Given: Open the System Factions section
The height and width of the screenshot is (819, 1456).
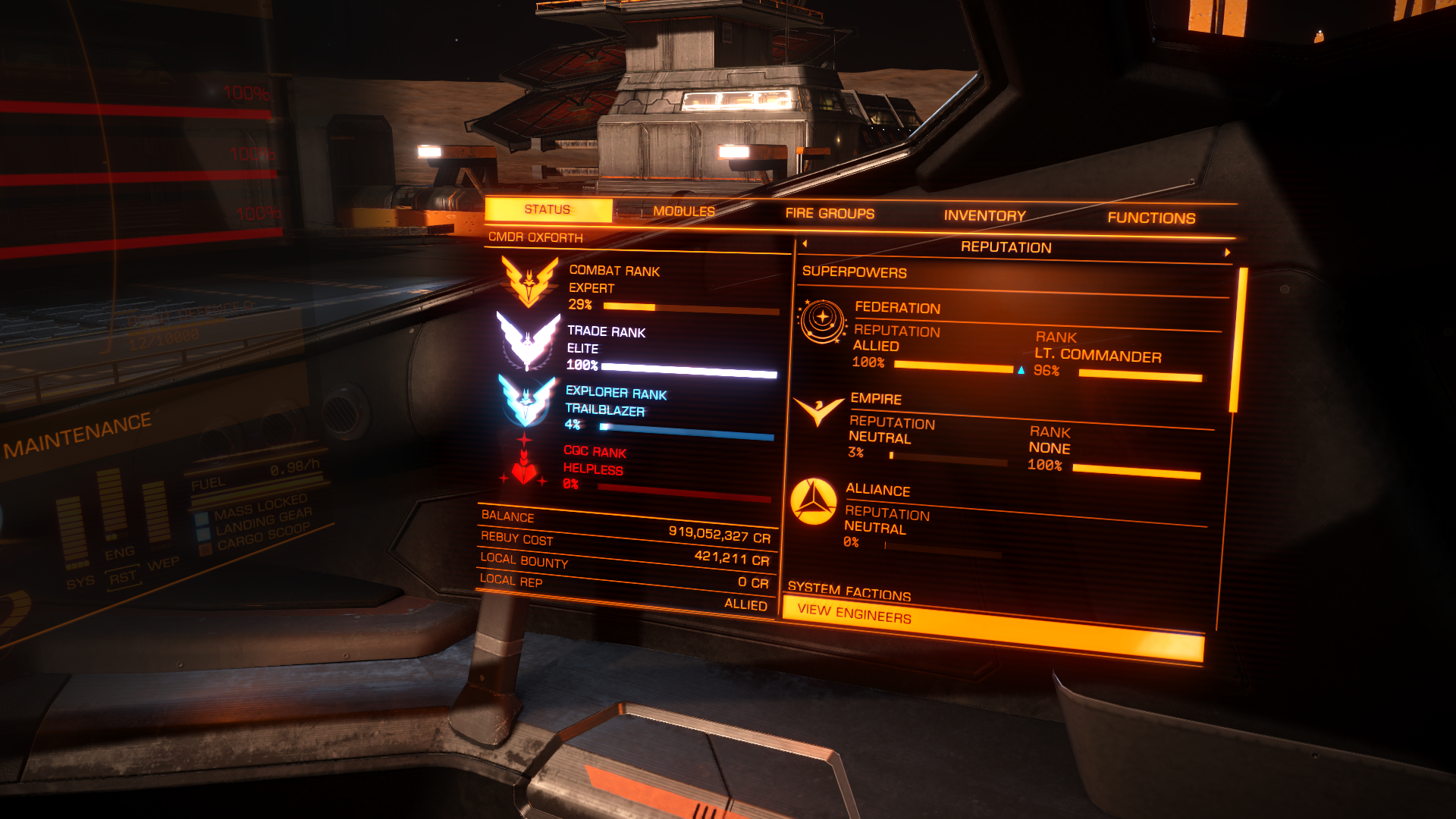Looking at the screenshot, I should point(849,591).
